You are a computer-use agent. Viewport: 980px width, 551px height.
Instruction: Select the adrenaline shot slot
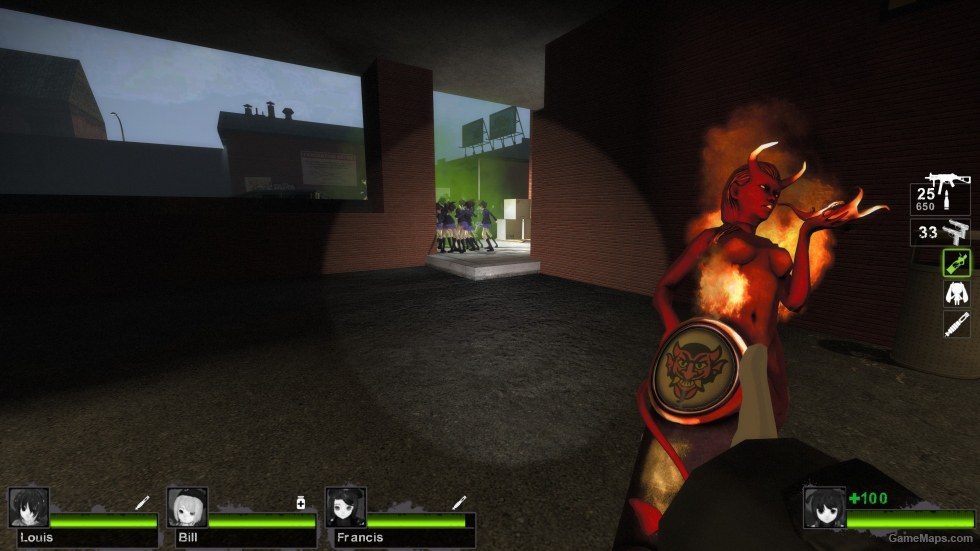(x=957, y=323)
